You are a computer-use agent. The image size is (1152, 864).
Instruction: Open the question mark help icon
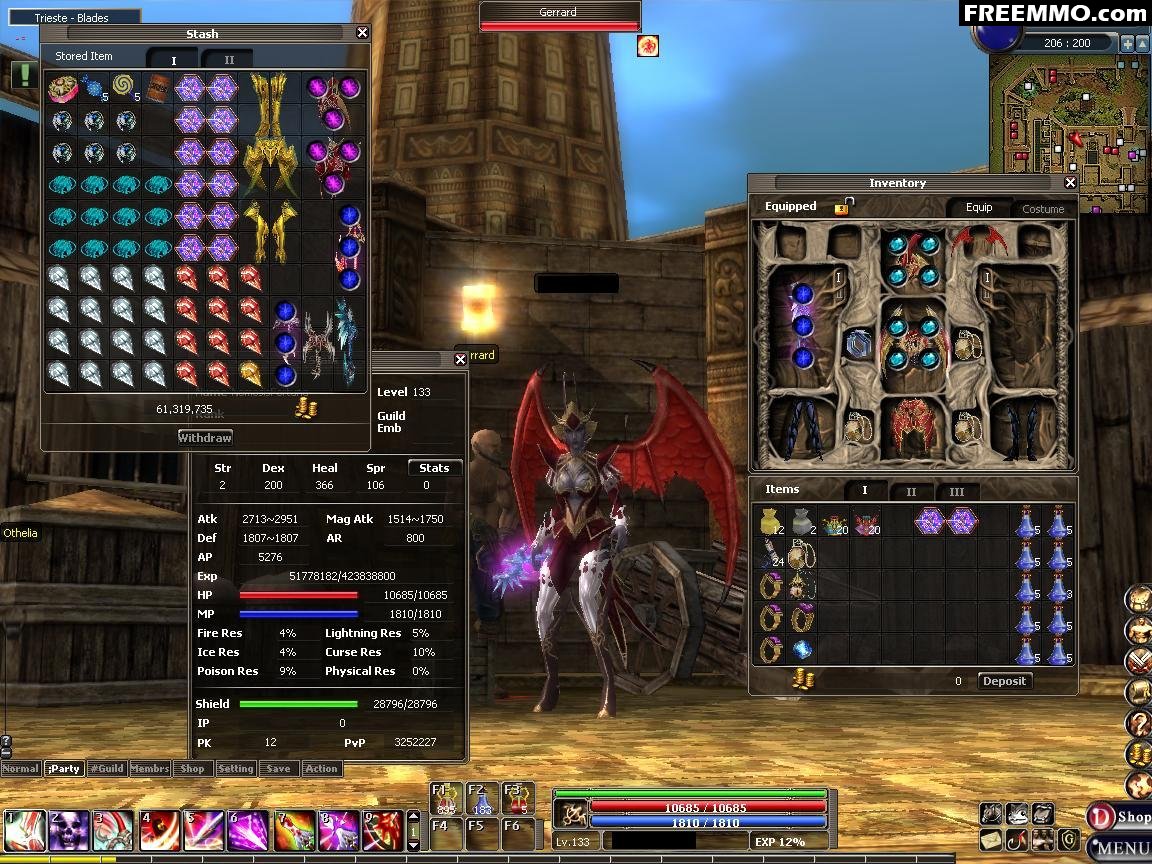pyautogui.click(x=1138, y=723)
